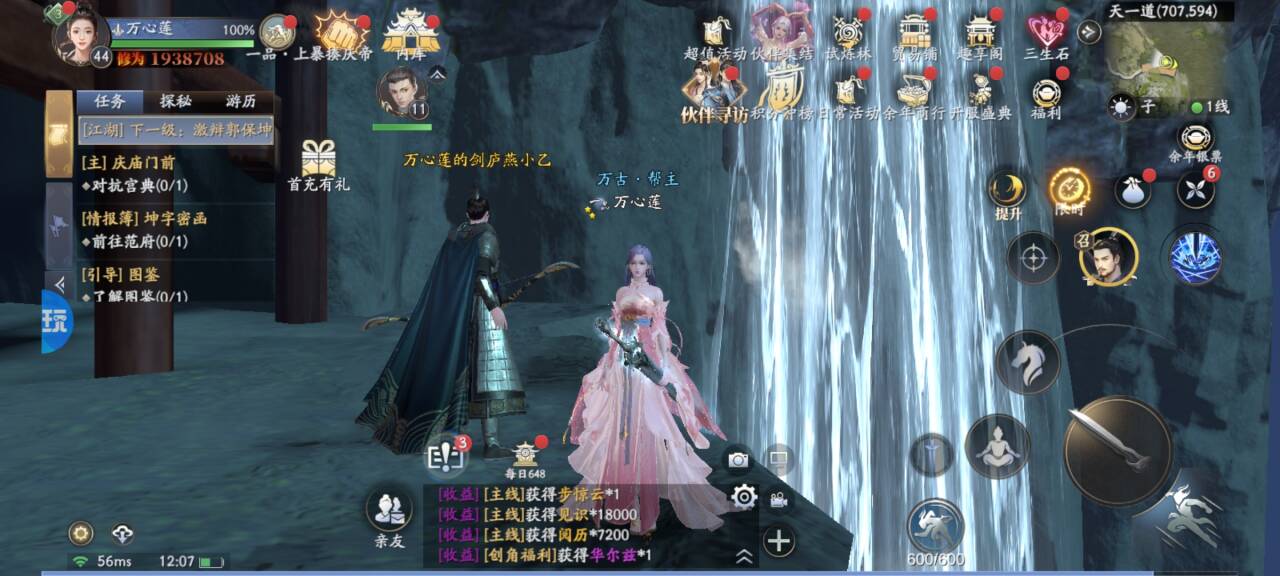Open the 三生石 heart icon
This screenshot has height=576, width=1280.
(x=1044, y=34)
